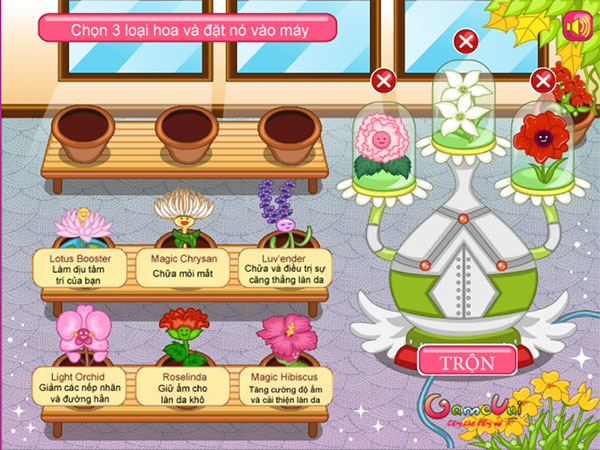Toggle the sound speaker icon
This screenshot has height=450, width=600.
[576, 28]
